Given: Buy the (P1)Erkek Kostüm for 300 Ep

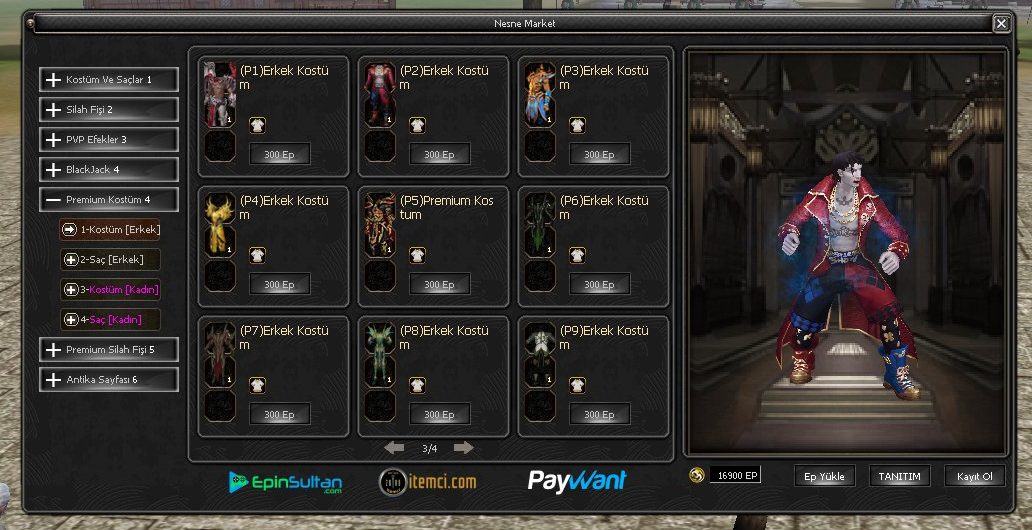Looking at the screenshot, I should click(x=279, y=155).
